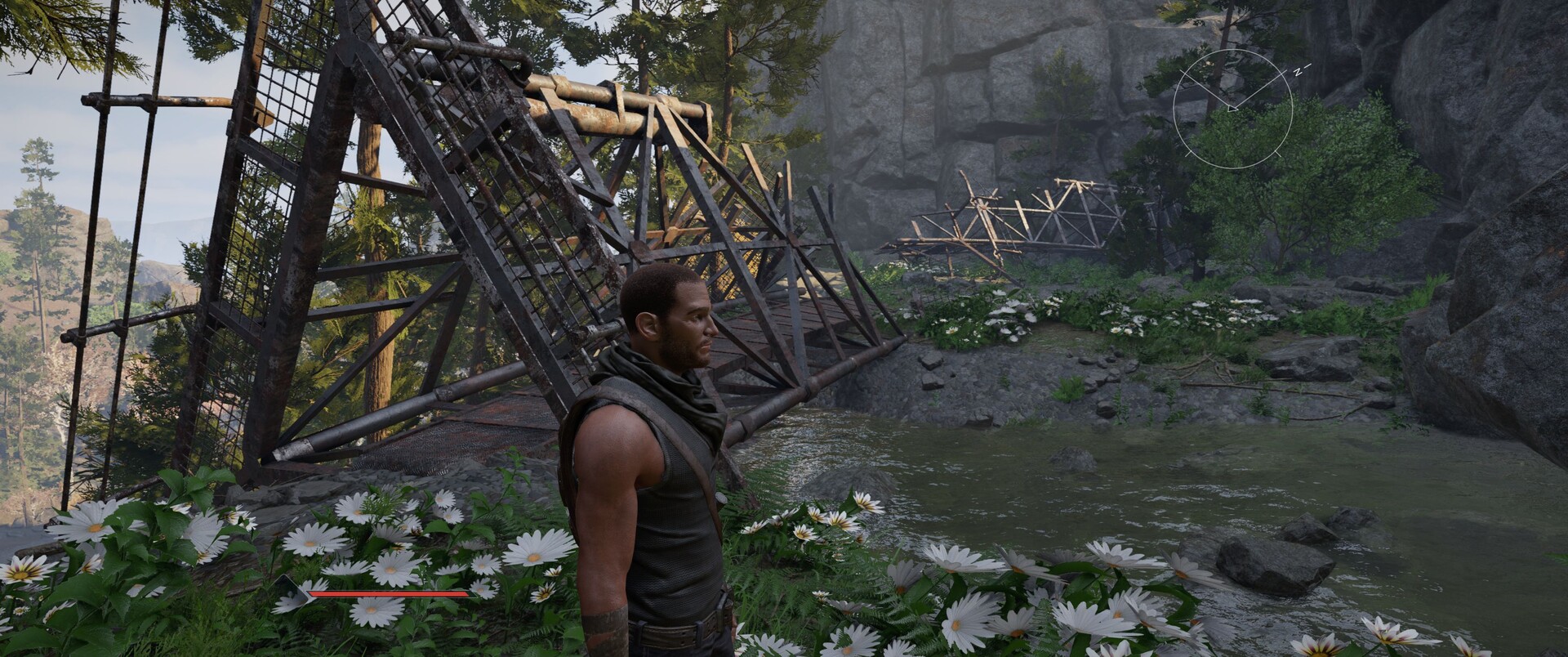Click the circular compass indicator

pos(1232,109)
